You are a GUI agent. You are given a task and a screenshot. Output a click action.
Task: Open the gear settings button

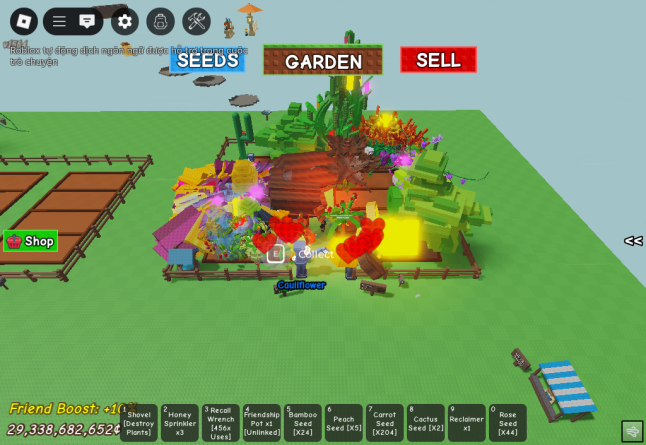tap(124, 21)
